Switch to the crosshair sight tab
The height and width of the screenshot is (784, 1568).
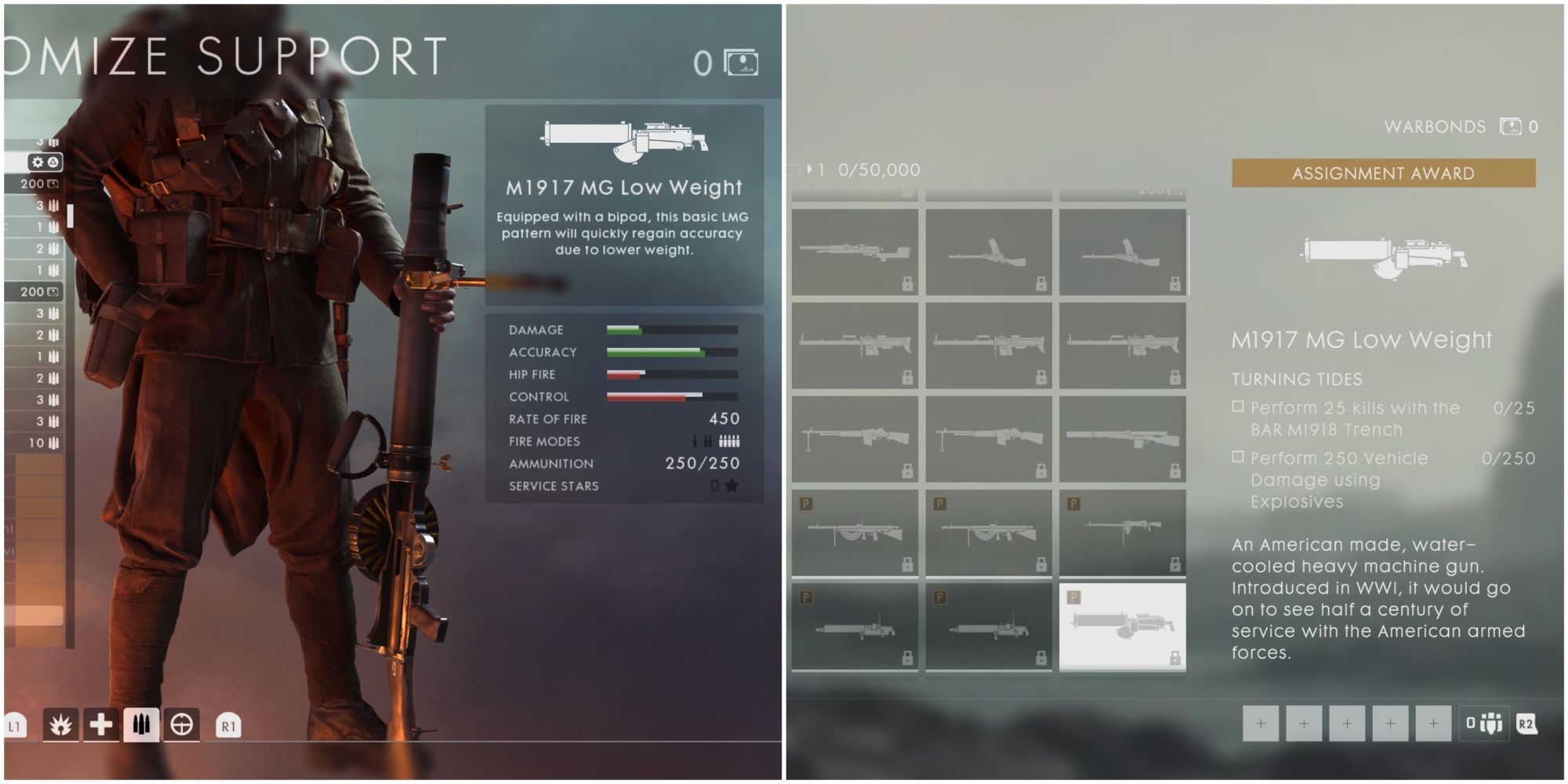pos(182,723)
